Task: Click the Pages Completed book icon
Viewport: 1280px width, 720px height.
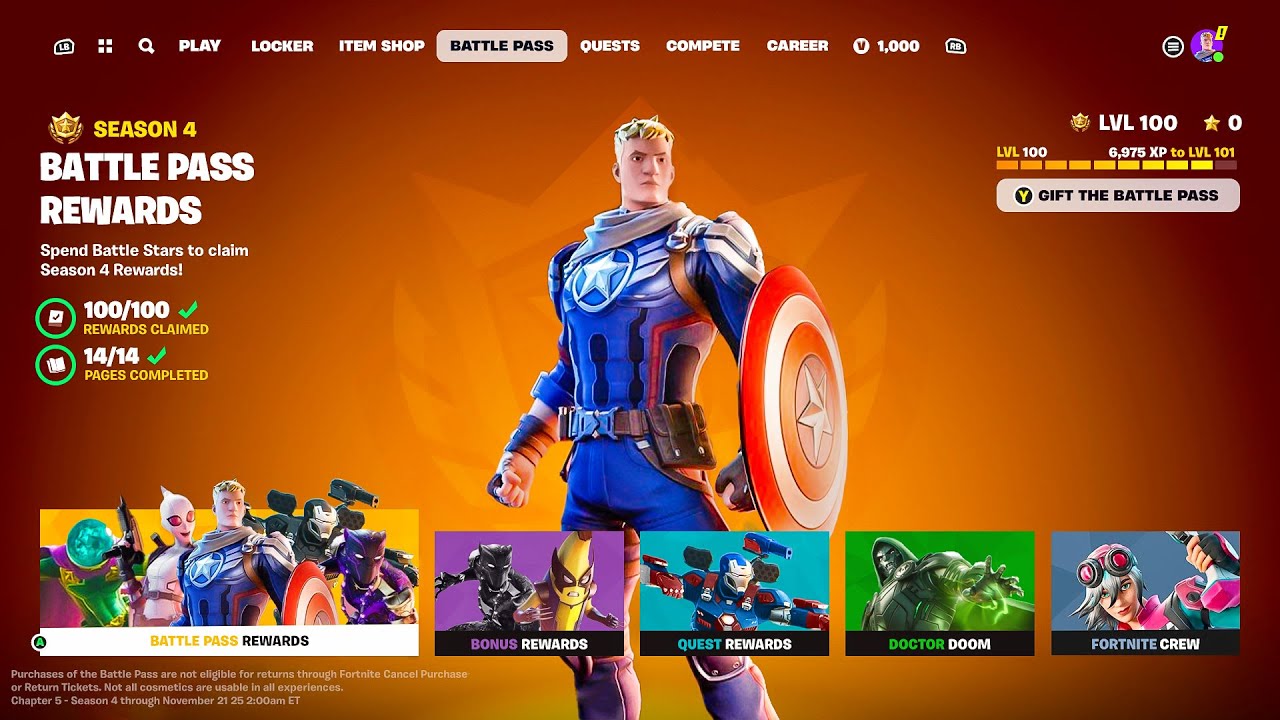Action: click(x=55, y=362)
